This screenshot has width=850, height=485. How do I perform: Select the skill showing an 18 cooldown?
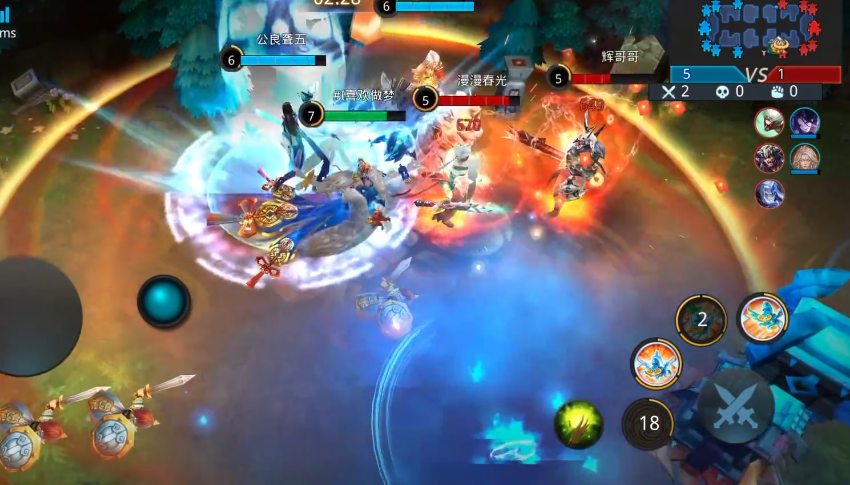[649, 423]
